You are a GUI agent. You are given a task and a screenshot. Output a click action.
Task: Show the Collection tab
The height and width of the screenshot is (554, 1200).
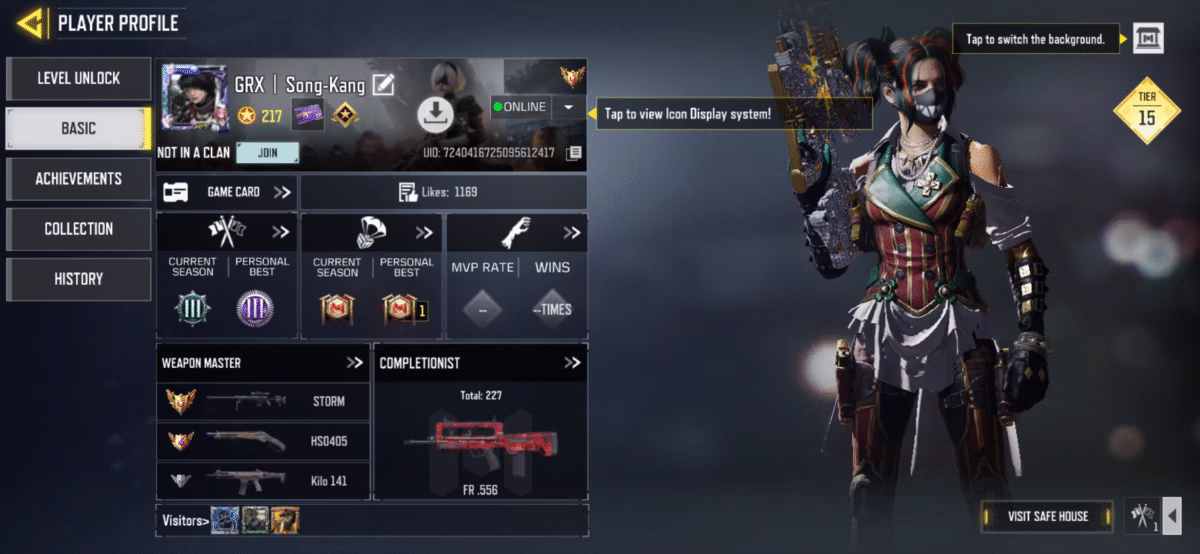(x=78, y=228)
